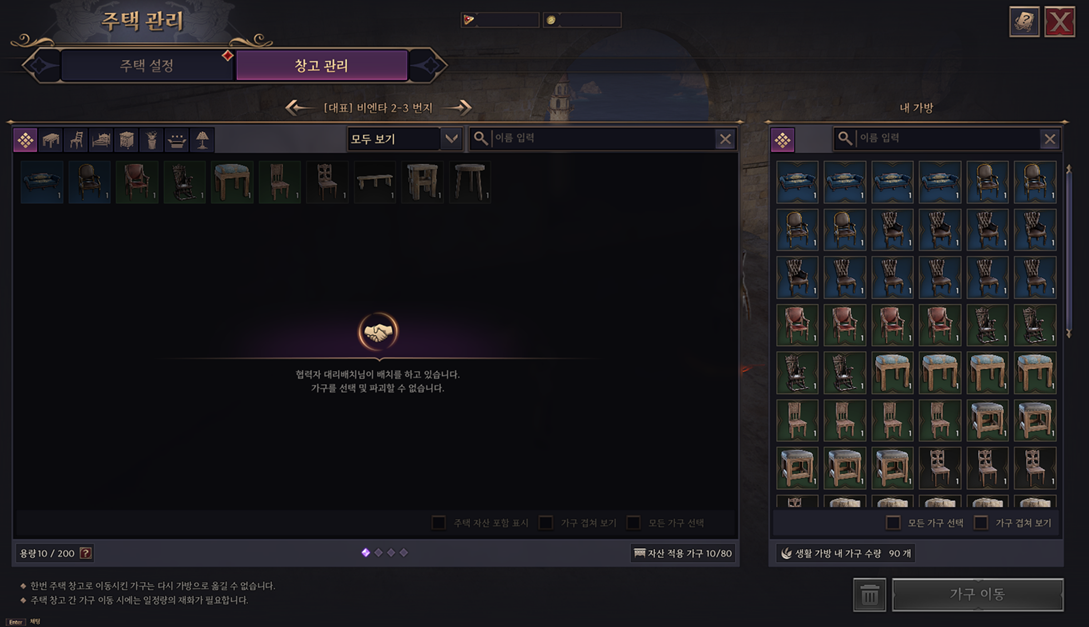Screen dimensions: 1089x627
Task: Open the help scroll icon beside the close button
Action: (x=1024, y=21)
